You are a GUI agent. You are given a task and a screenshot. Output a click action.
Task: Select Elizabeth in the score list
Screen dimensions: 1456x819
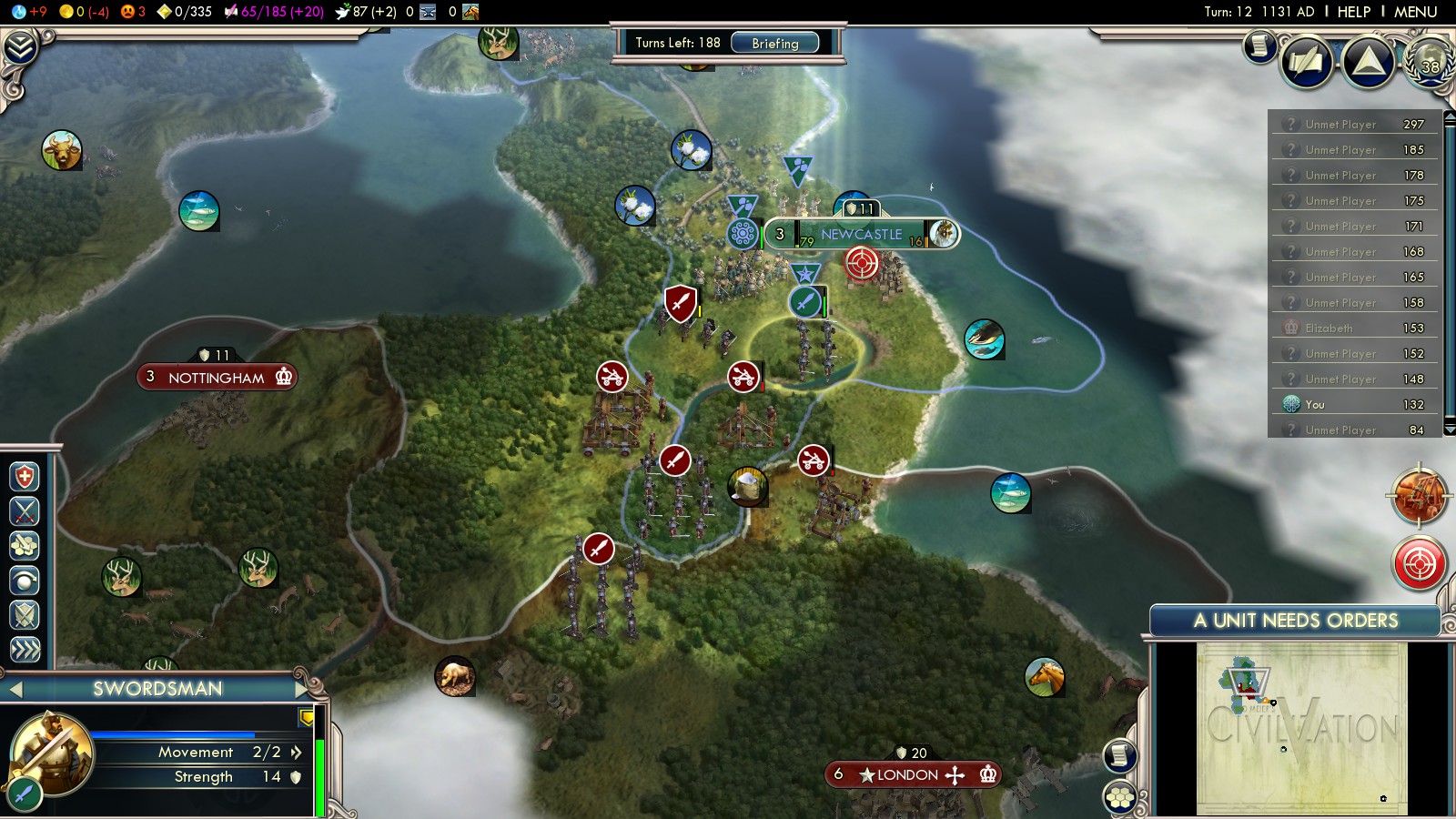(1330, 329)
